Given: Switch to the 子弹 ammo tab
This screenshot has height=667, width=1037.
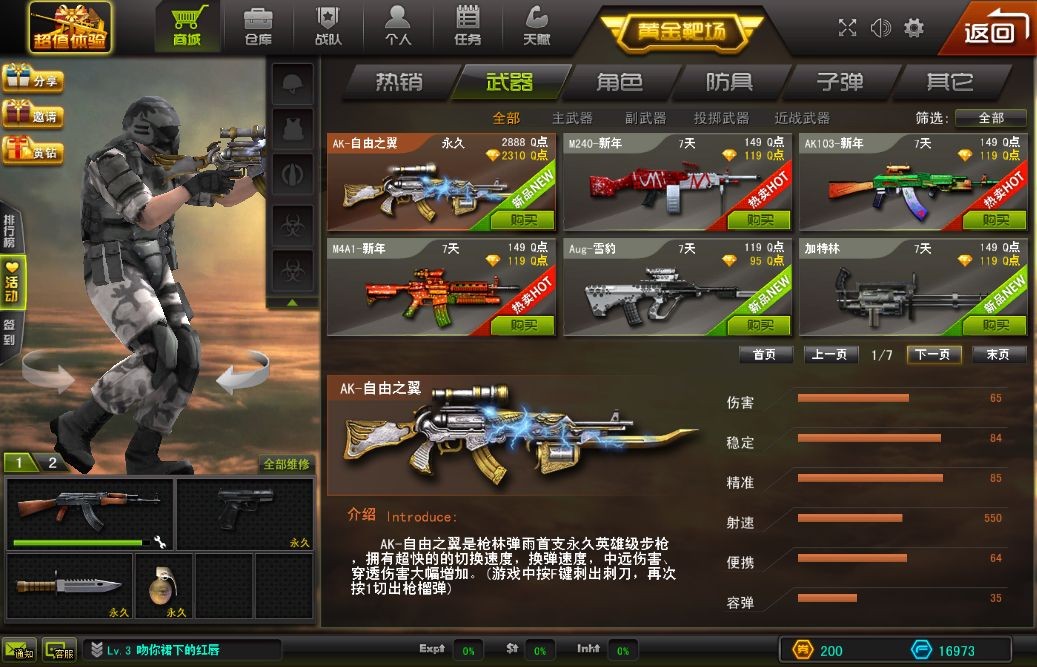Looking at the screenshot, I should point(839,82).
